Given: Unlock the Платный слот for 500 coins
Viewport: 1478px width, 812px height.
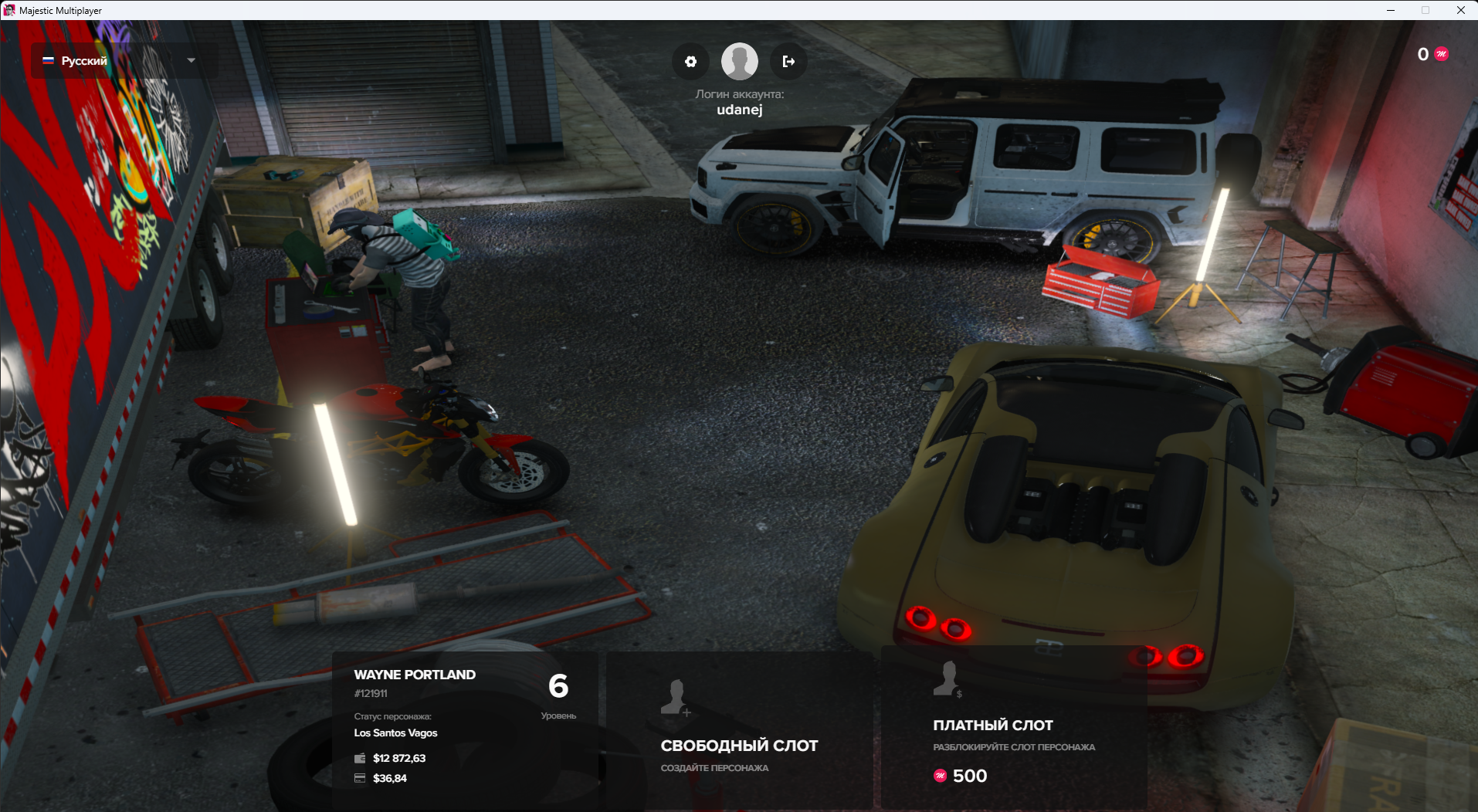Looking at the screenshot, I should click(x=1013, y=729).
